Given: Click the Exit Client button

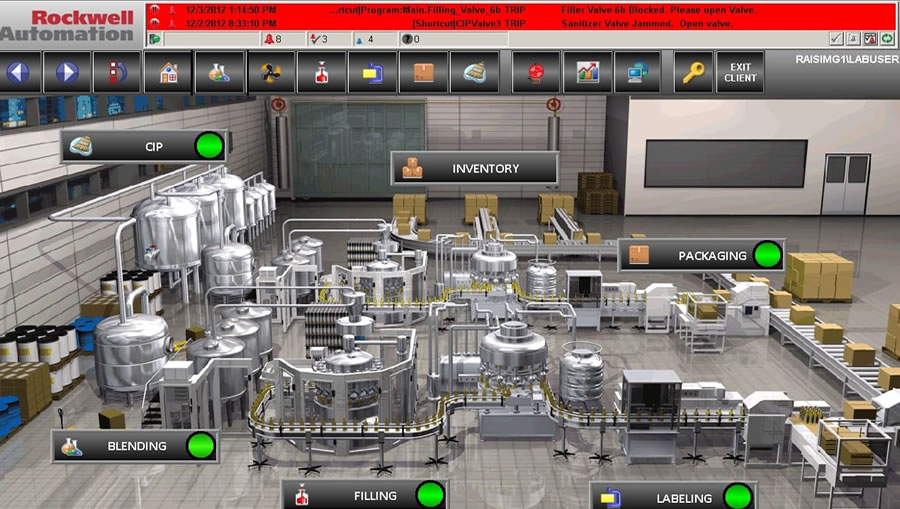Looking at the screenshot, I should click(x=740, y=73).
